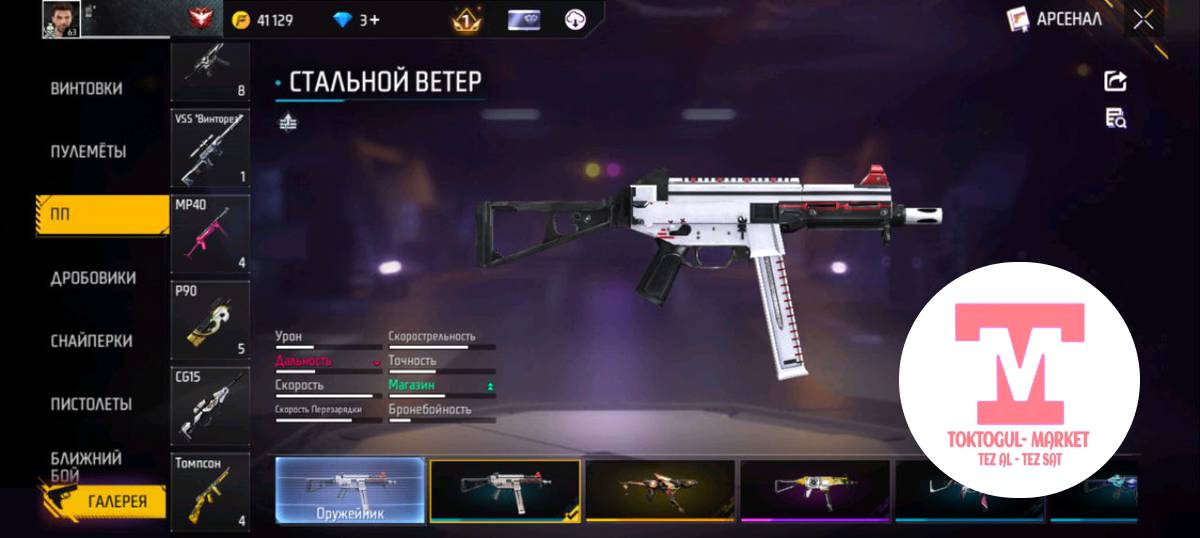The image size is (1200, 538).
Task: Open the player profile avatar
Action: (x=61, y=18)
